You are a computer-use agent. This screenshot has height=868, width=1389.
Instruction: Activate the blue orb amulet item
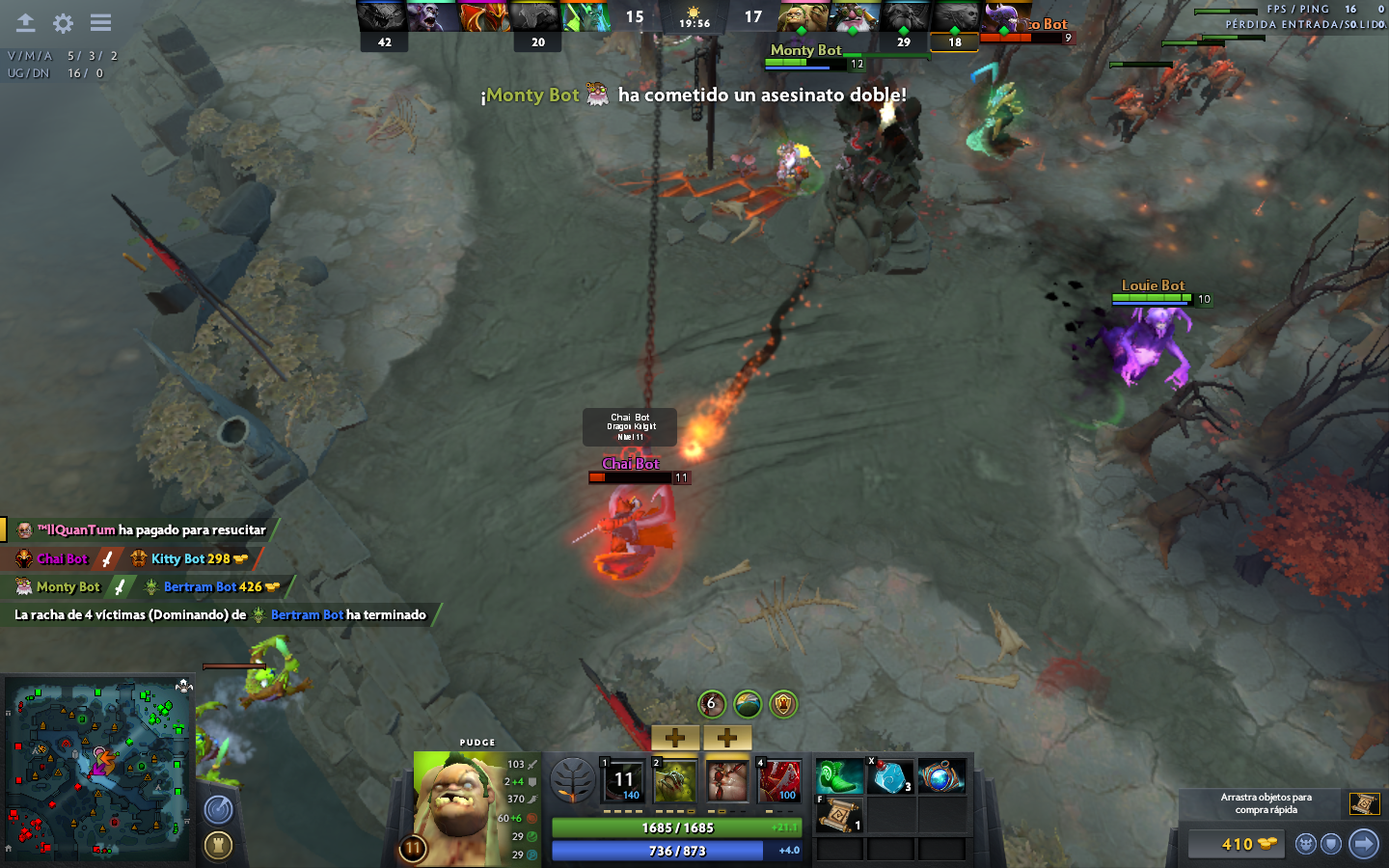tap(941, 776)
